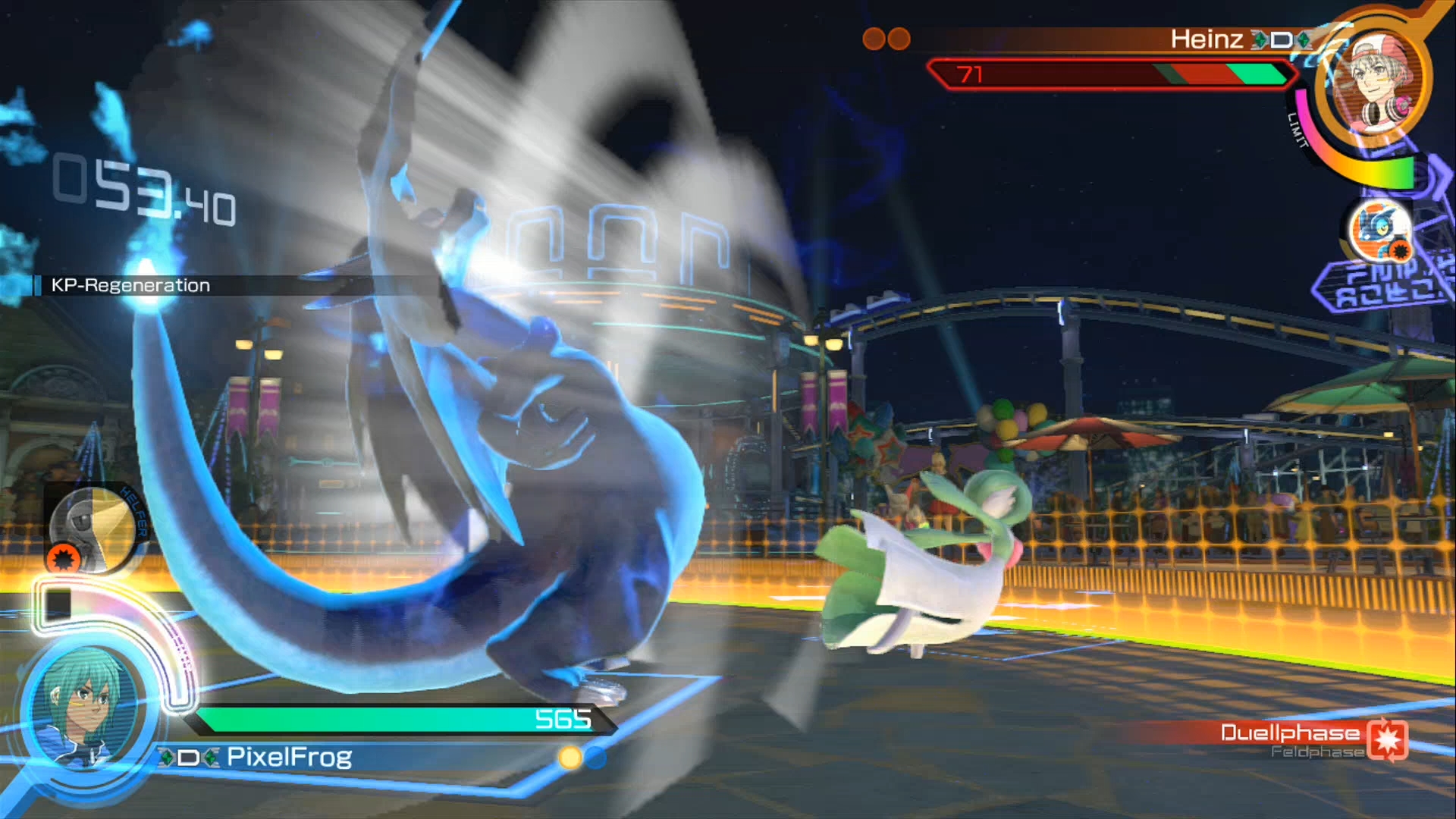
Task: Click Heinz's trainer portrait
Action: point(1374,80)
